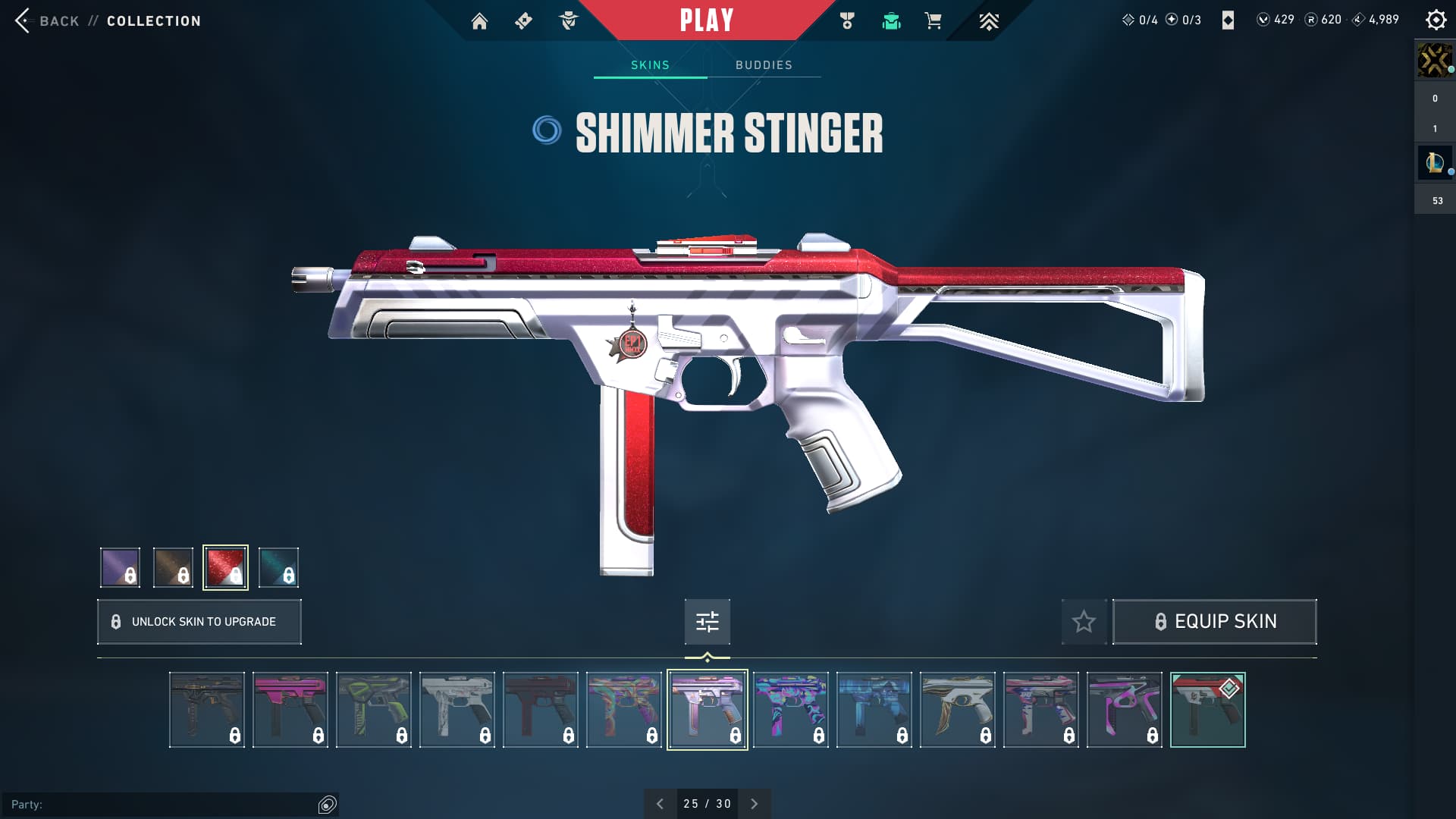Open the filter sliders button

pyautogui.click(x=707, y=622)
